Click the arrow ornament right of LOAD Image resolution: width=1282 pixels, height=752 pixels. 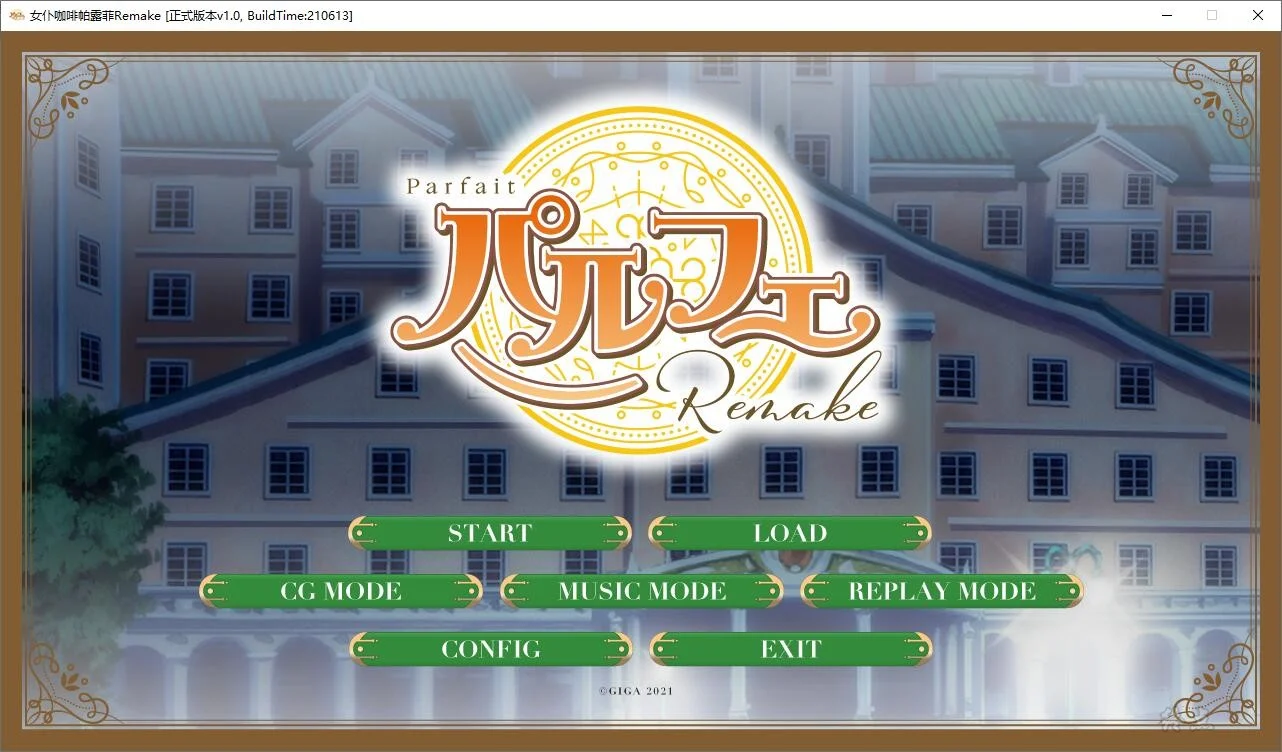coord(917,533)
